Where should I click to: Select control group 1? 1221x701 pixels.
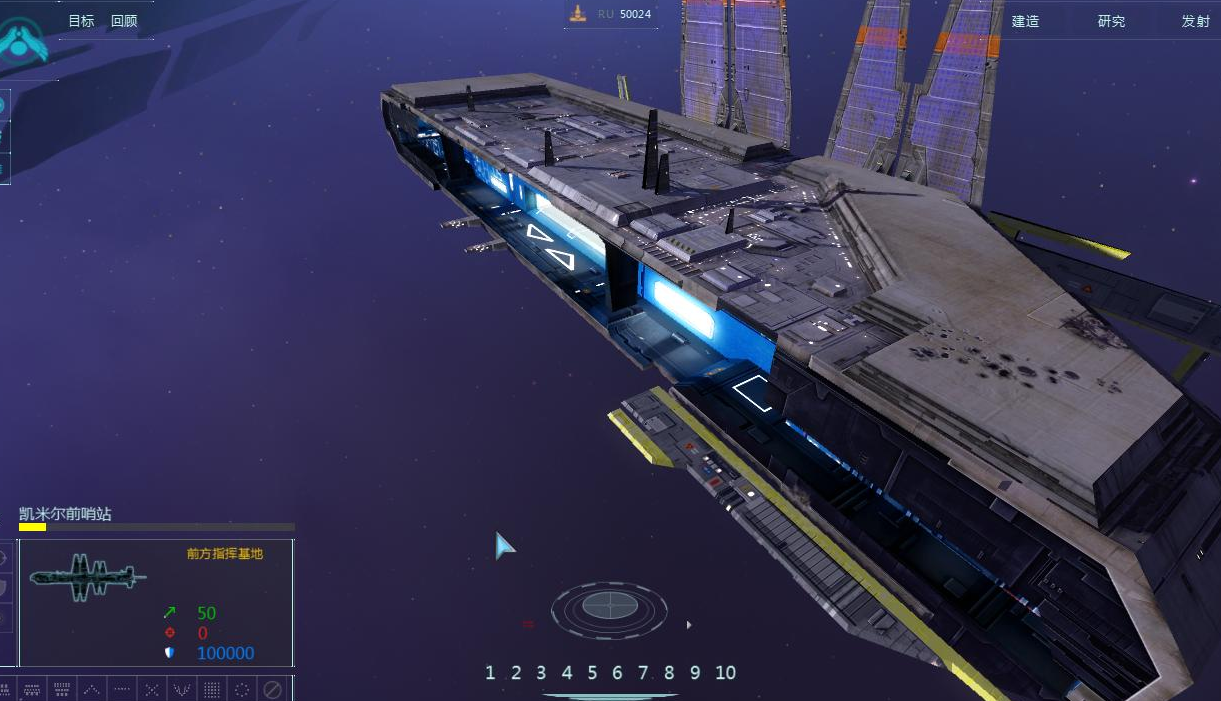click(490, 673)
